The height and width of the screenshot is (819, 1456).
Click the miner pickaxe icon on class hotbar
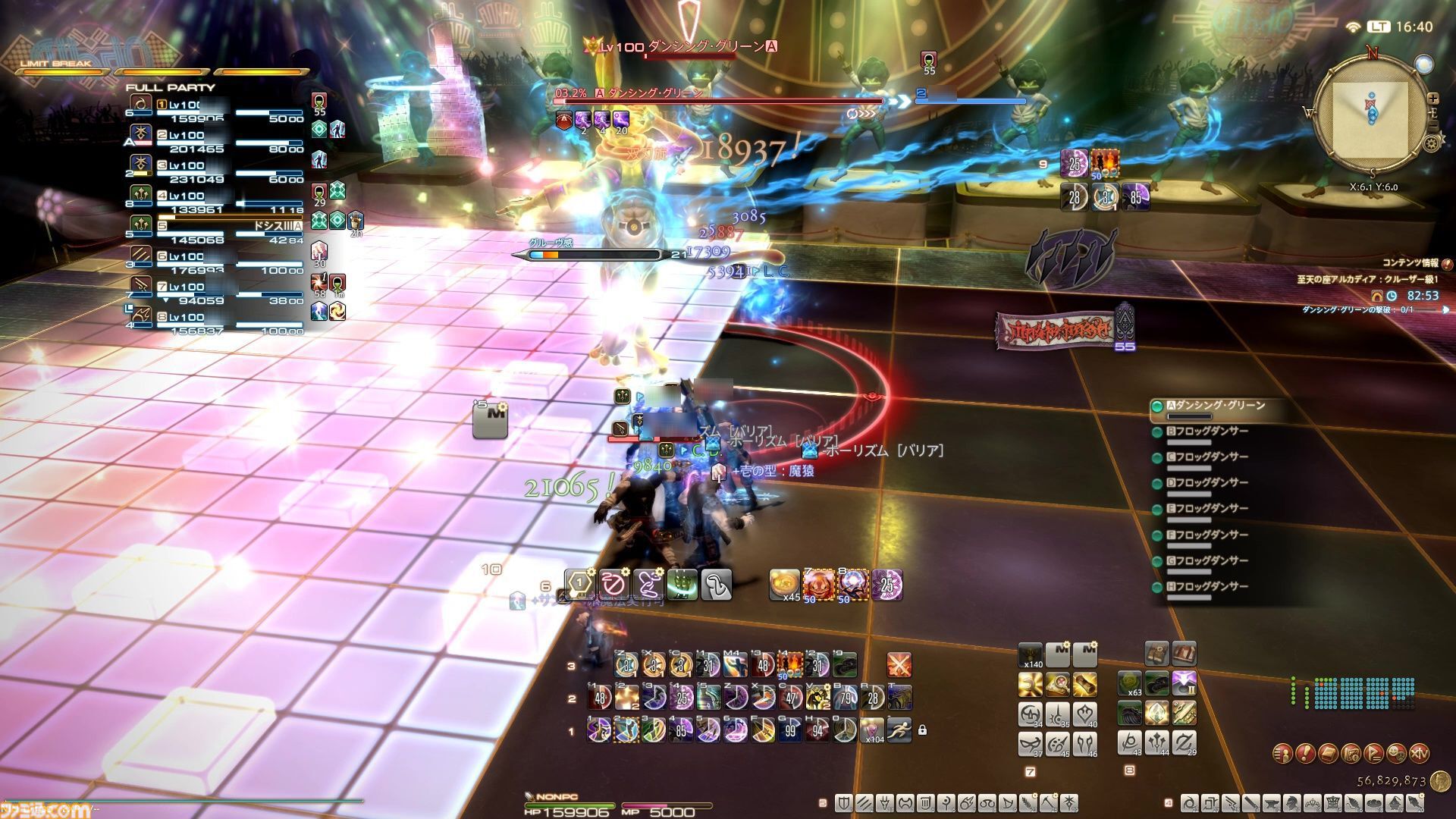point(1048,802)
